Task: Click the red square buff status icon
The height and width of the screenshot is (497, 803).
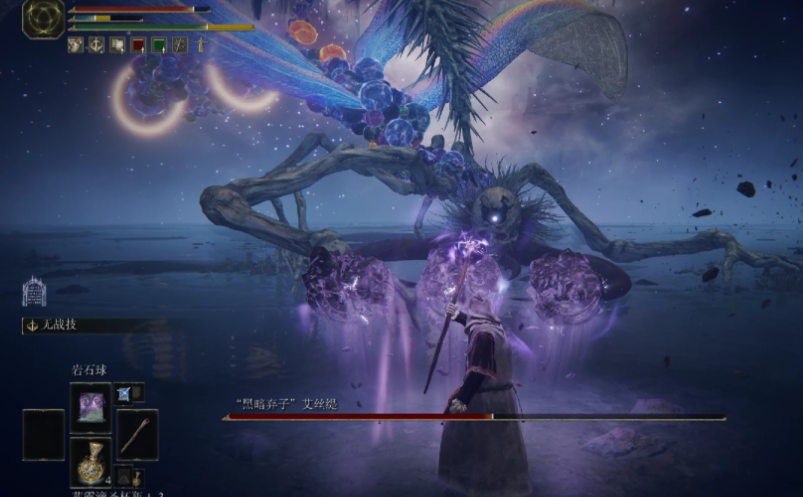Action: coord(138,45)
